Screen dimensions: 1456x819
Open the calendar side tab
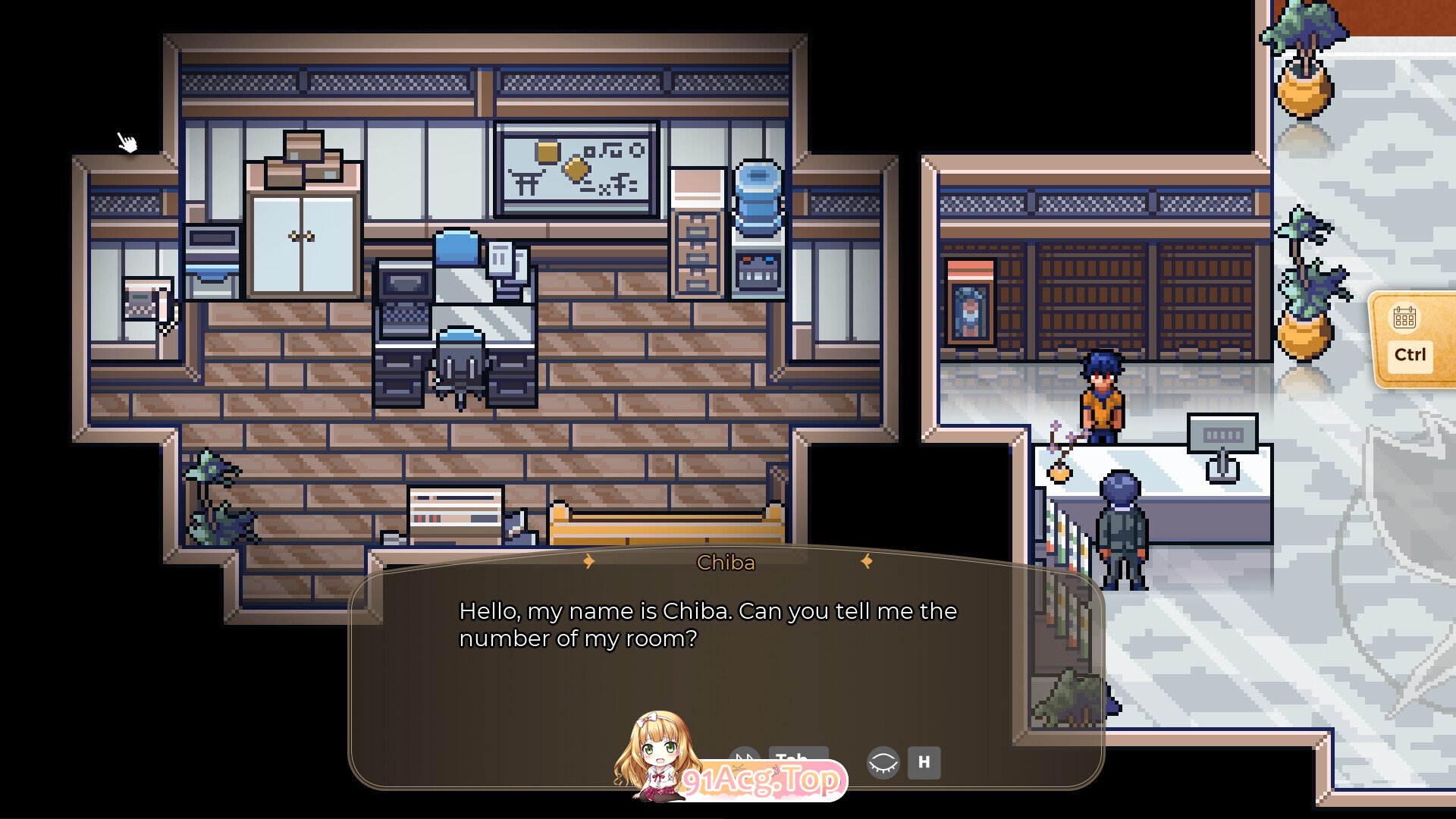coord(1408,337)
